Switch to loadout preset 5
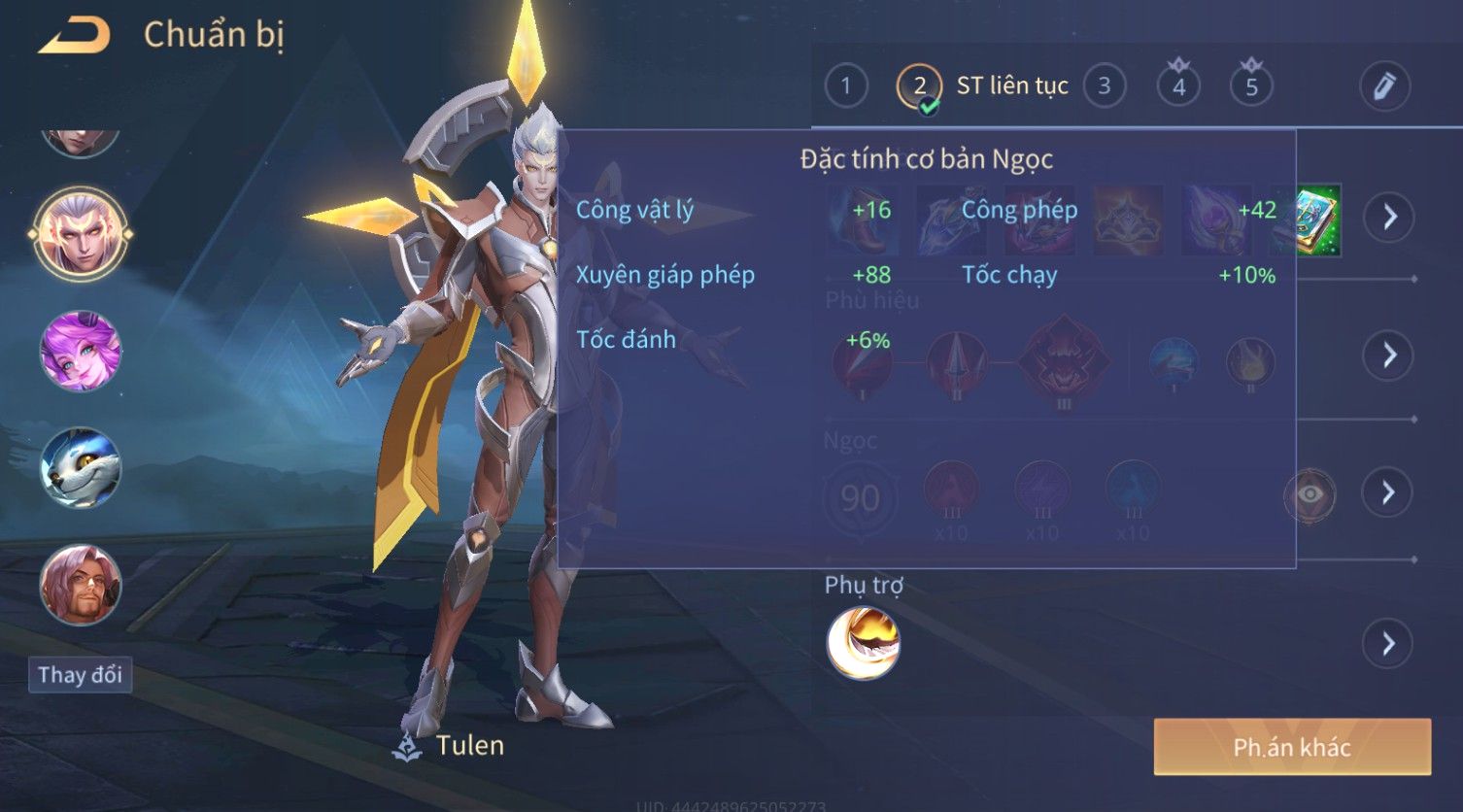The width and height of the screenshot is (1463, 812). pos(1251,86)
